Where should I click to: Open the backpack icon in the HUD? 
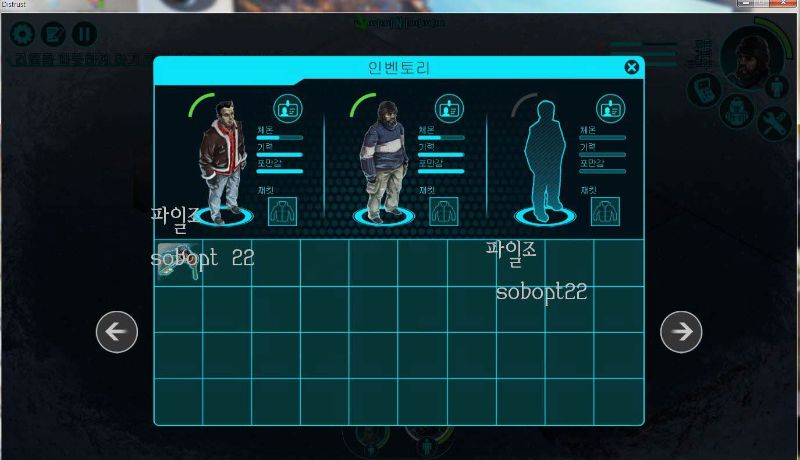click(x=738, y=108)
